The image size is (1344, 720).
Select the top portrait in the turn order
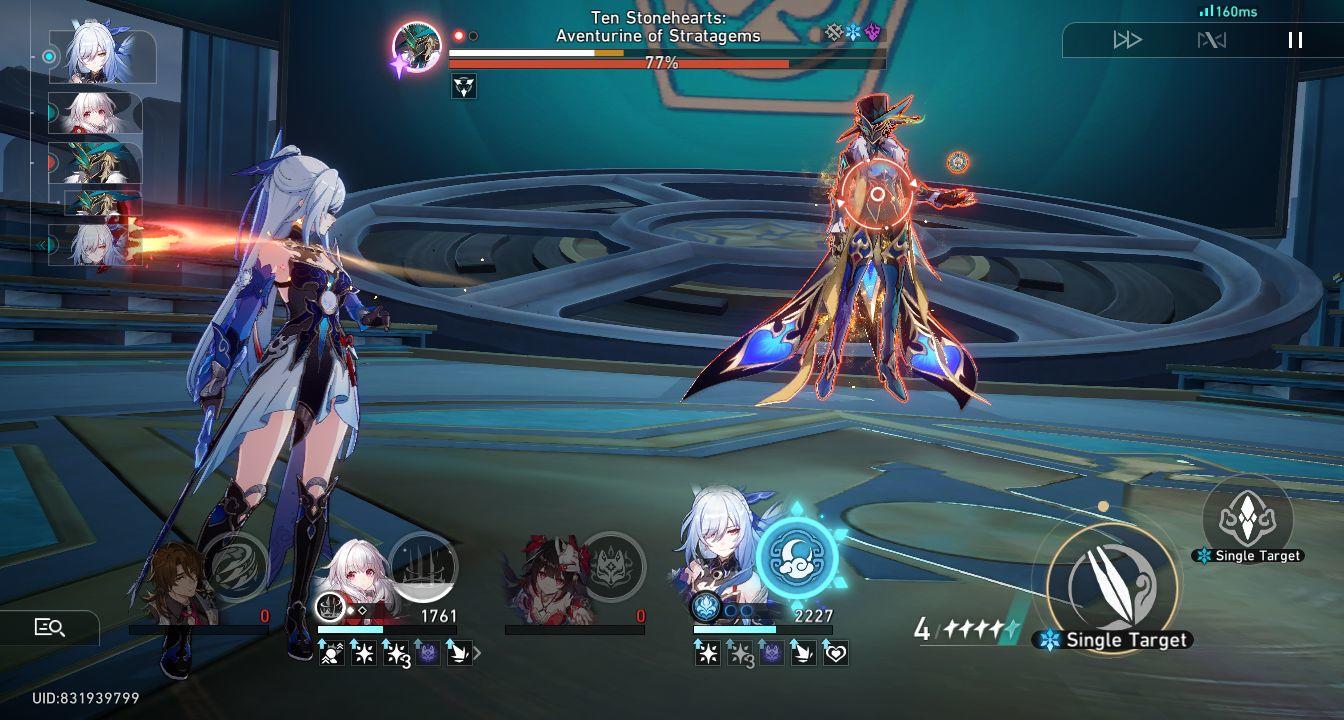tap(100, 55)
